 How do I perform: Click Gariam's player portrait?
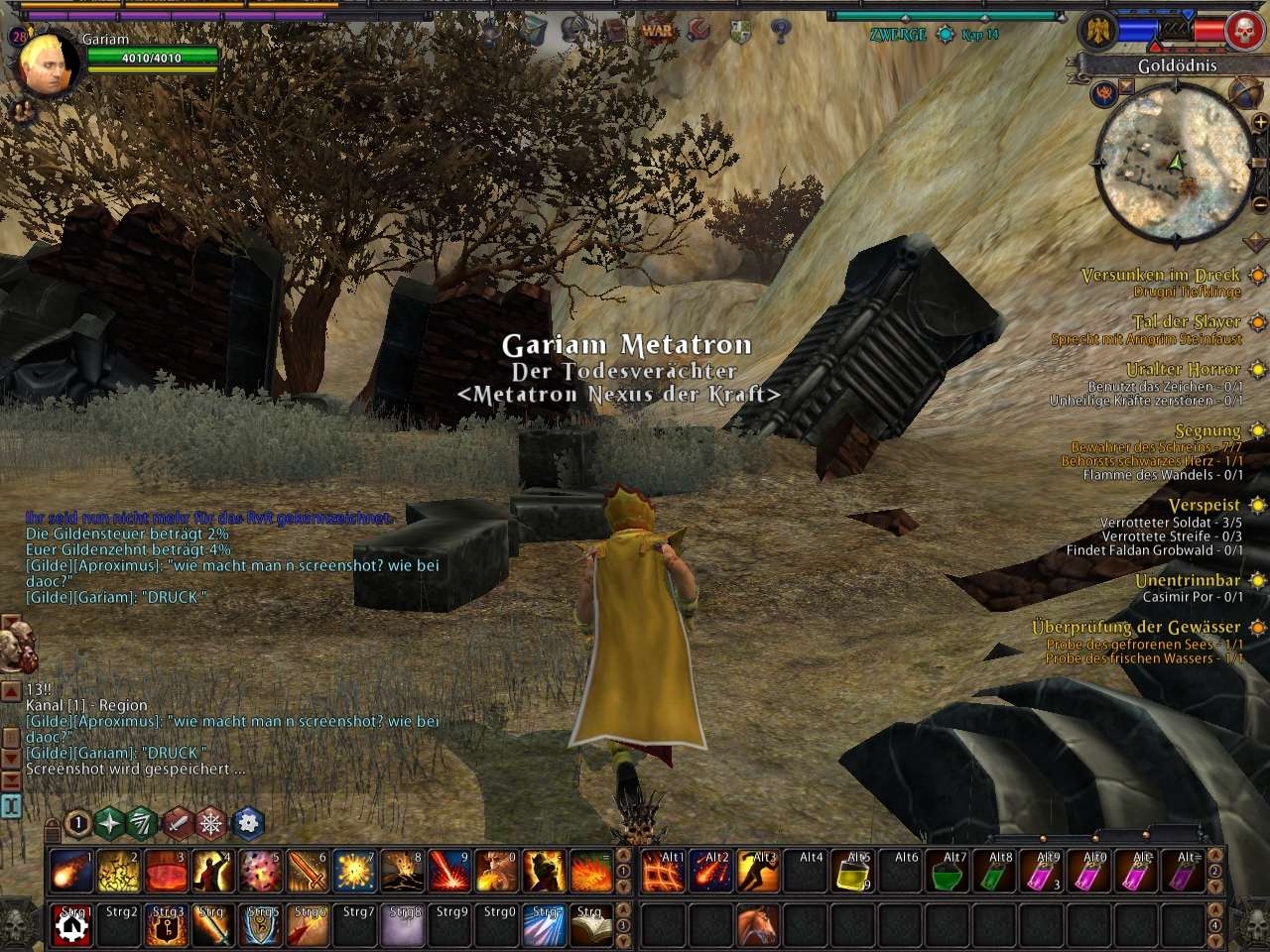(46, 65)
